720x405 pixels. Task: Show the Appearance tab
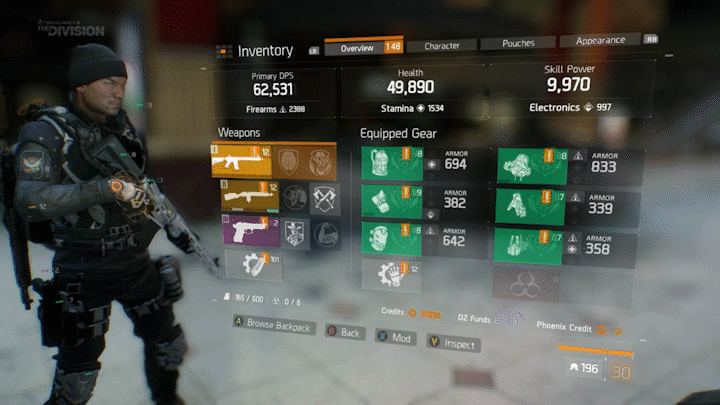tap(600, 41)
